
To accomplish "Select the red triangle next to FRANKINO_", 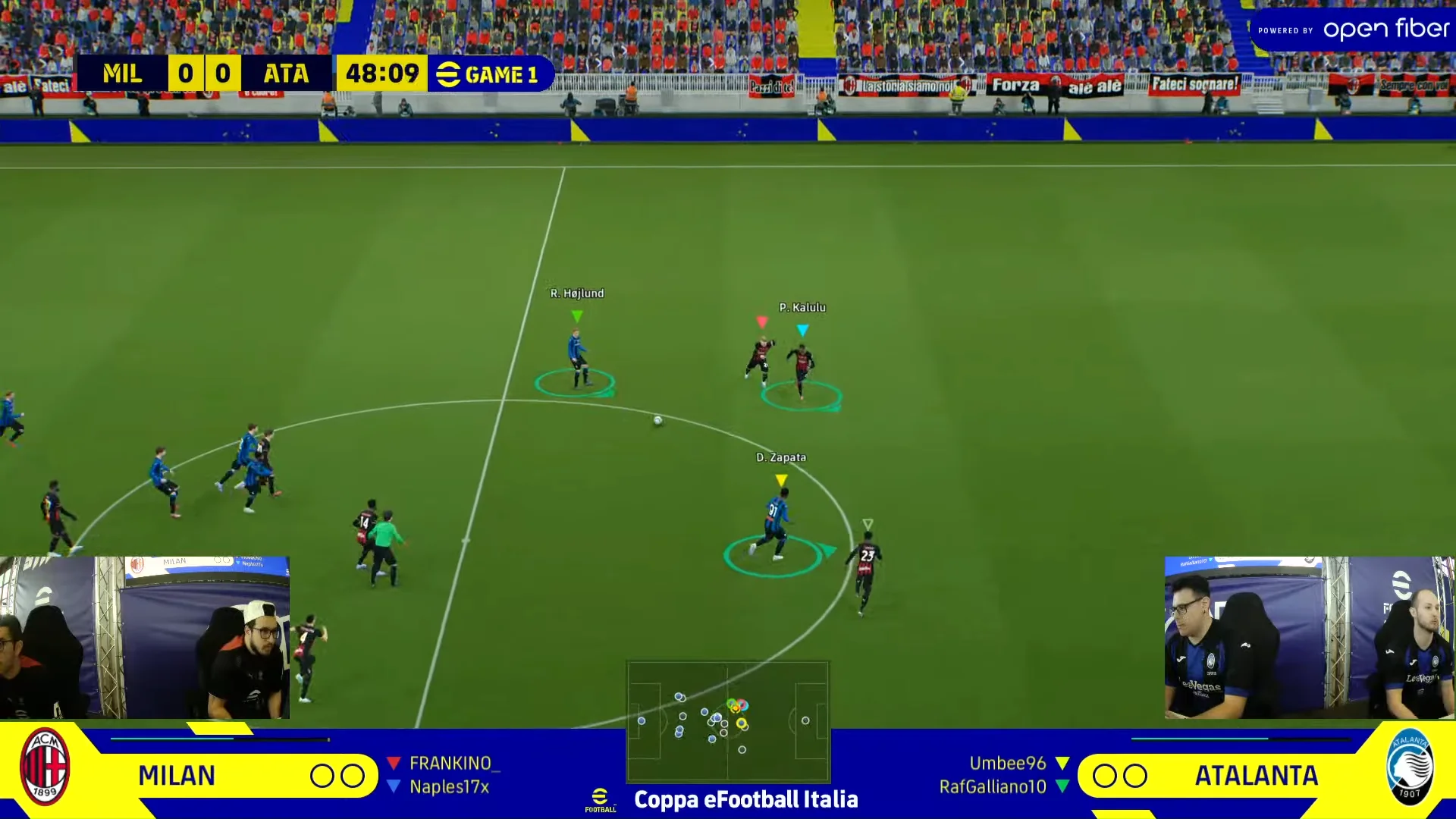I will (x=394, y=763).
